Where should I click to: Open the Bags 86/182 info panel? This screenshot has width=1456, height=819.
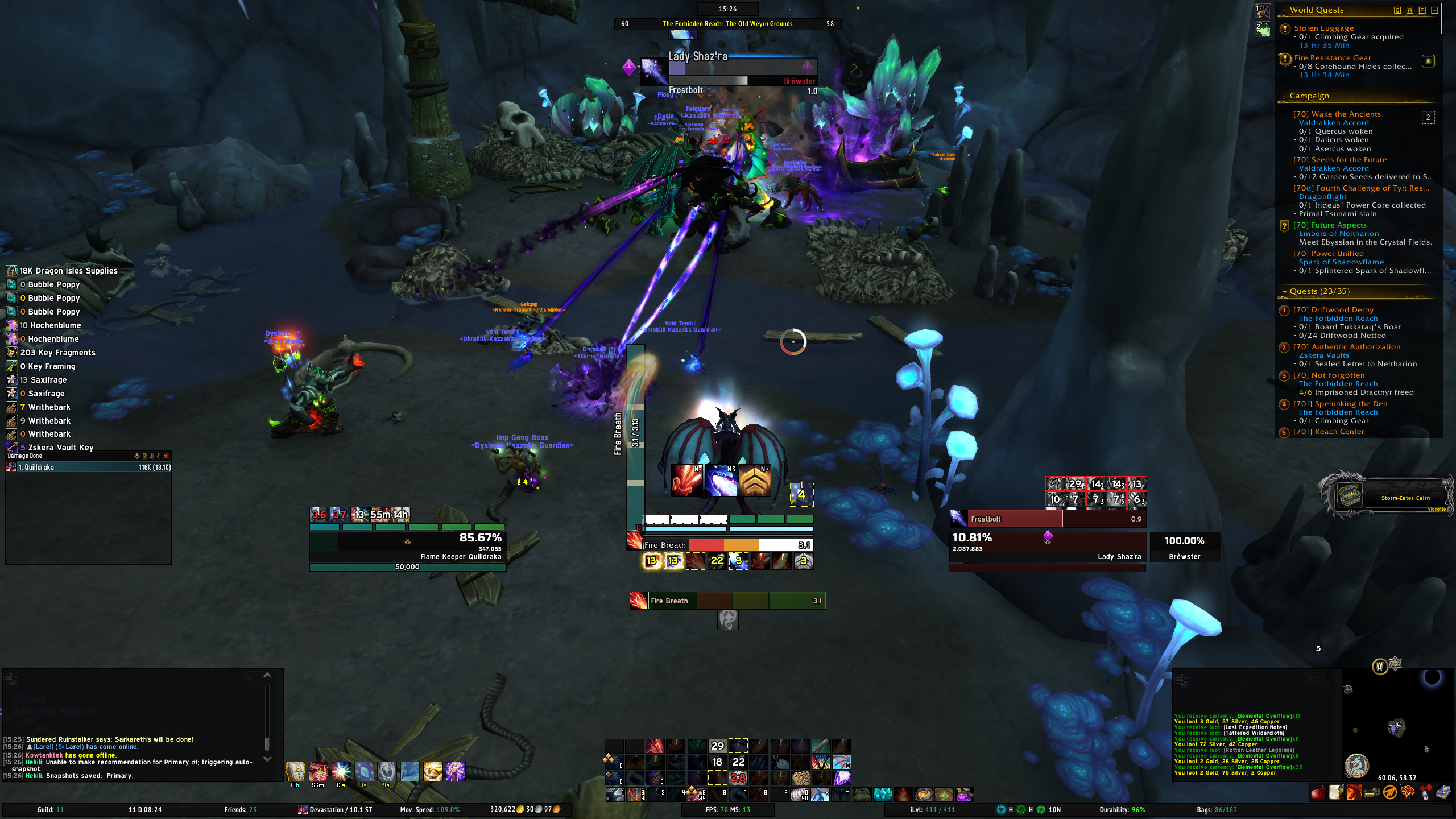pos(1217,810)
